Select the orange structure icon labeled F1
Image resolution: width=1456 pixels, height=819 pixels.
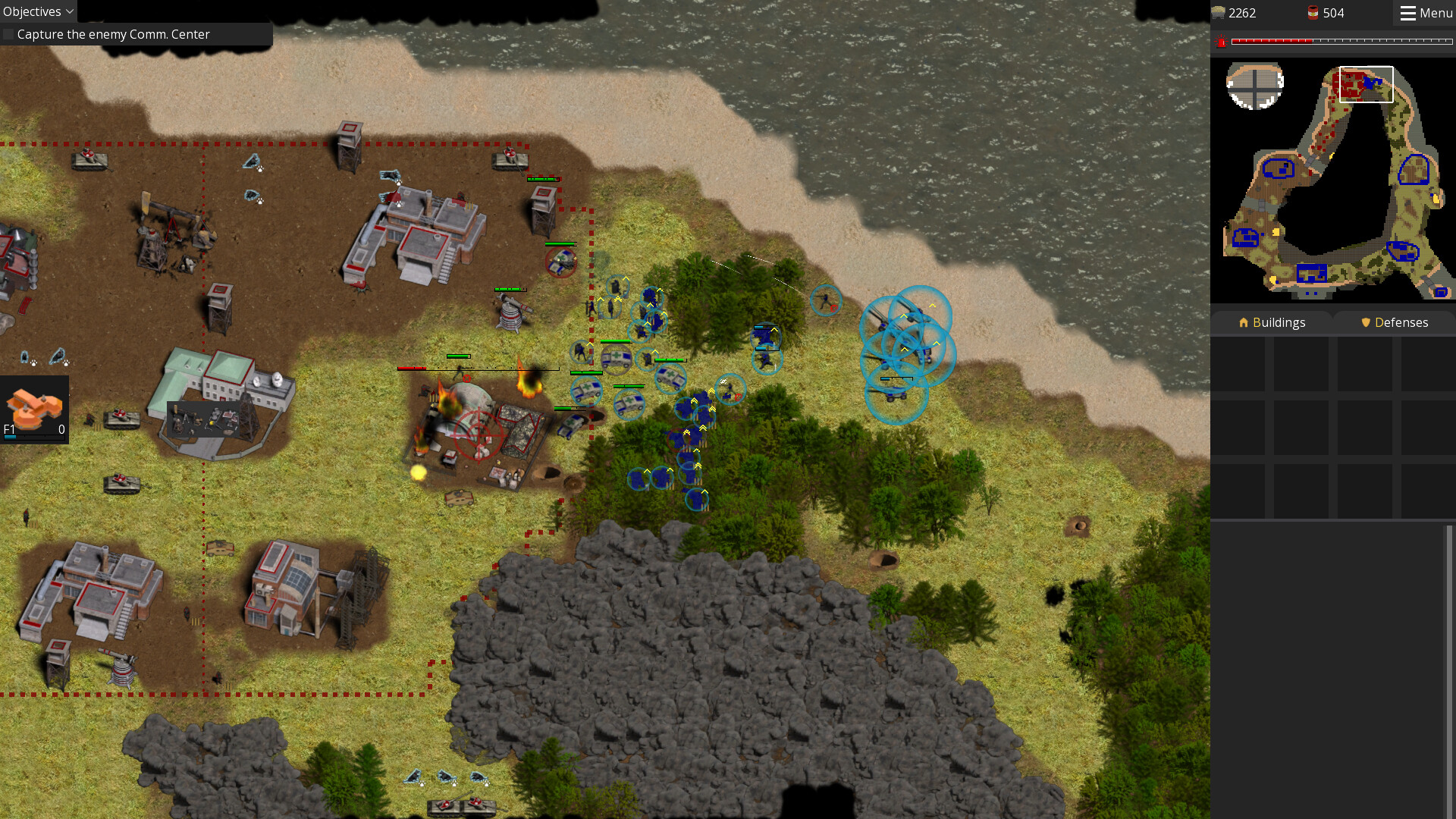tap(33, 400)
